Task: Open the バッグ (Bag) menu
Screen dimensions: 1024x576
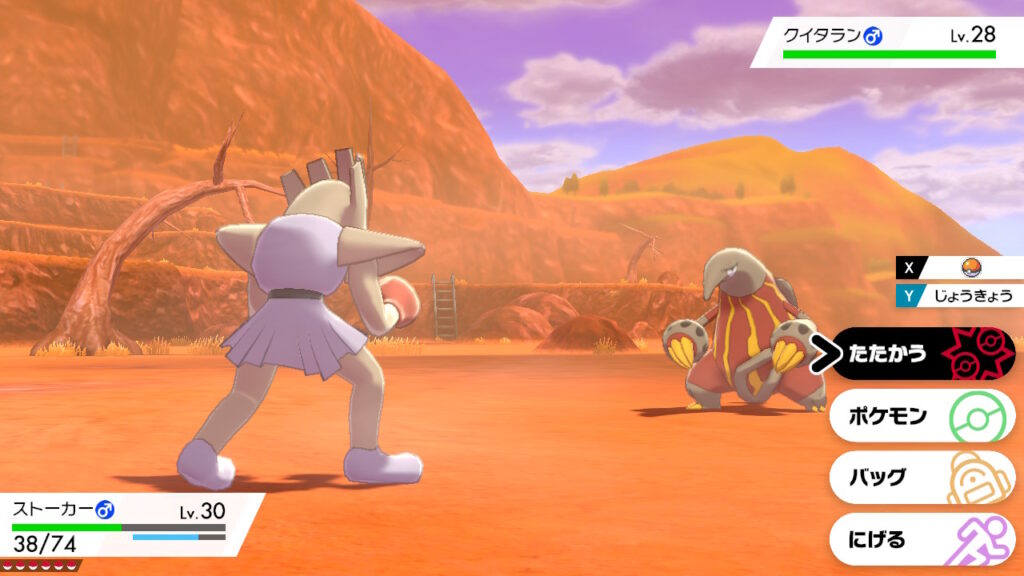Action: [x=921, y=477]
